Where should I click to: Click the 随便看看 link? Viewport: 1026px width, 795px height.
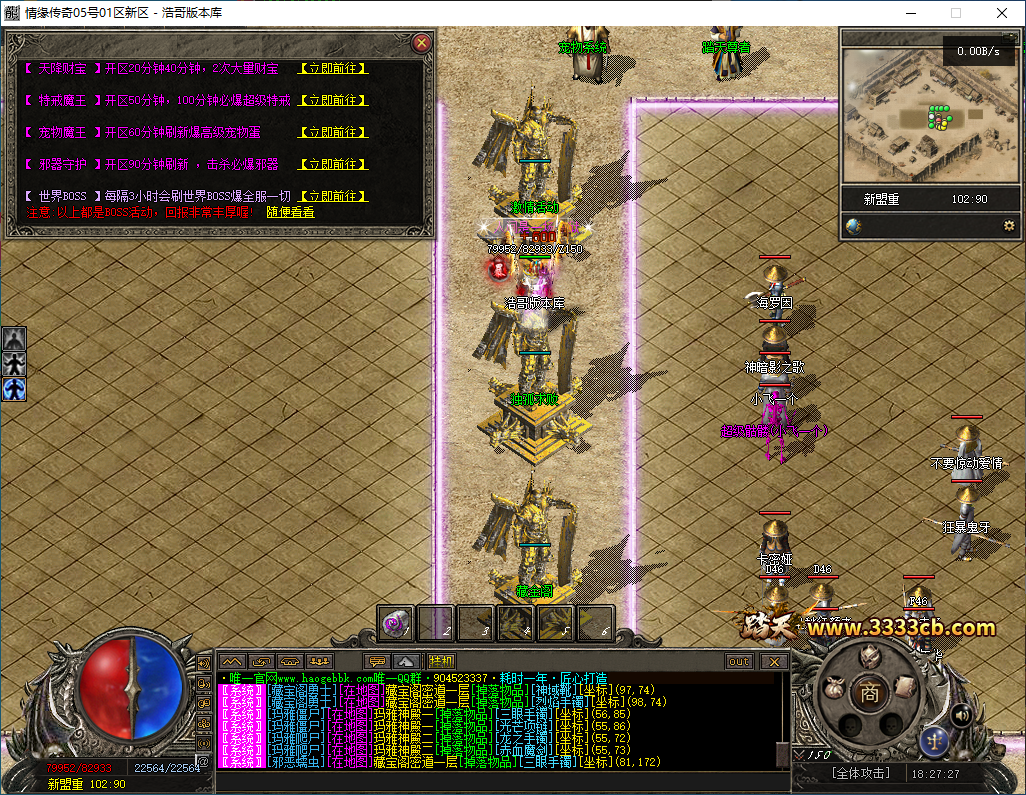pos(290,212)
